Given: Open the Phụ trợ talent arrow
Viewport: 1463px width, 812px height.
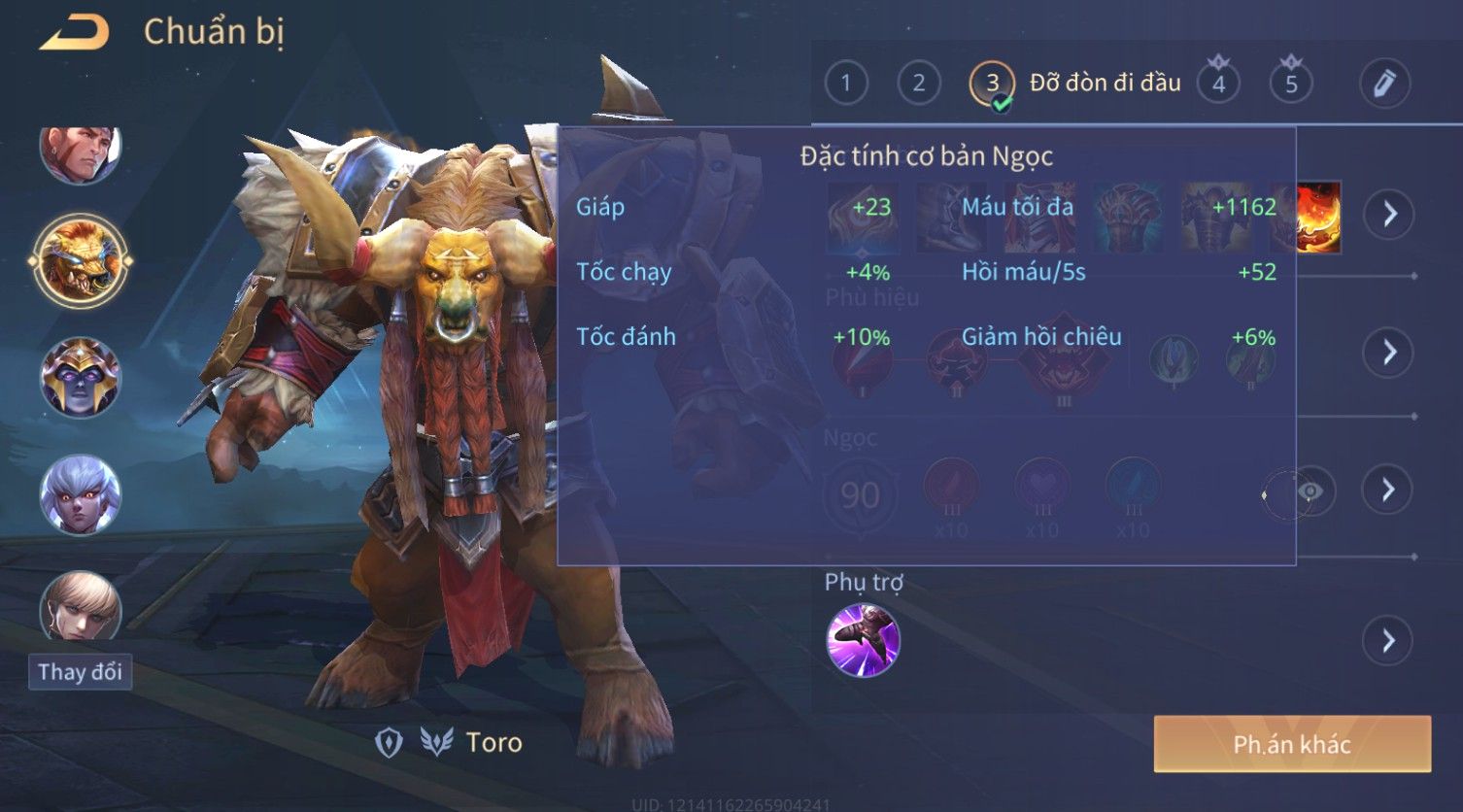Looking at the screenshot, I should [x=1389, y=641].
